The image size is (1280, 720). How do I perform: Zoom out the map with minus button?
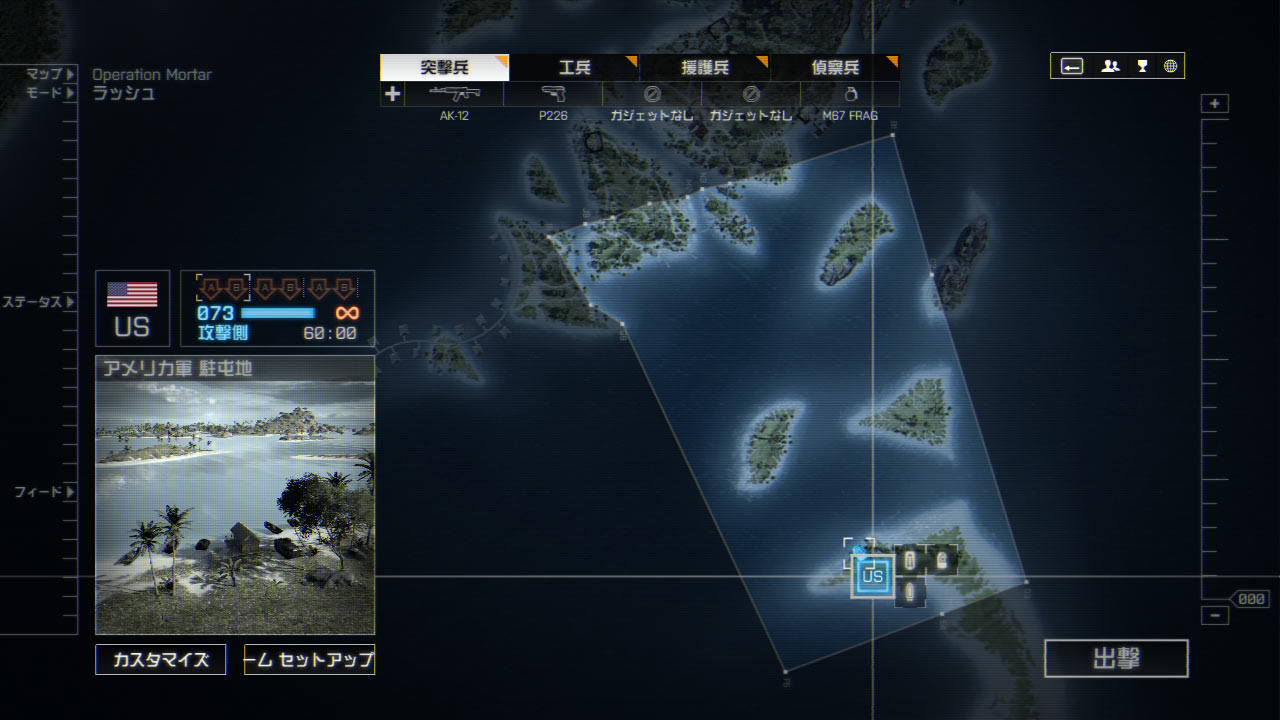1215,616
